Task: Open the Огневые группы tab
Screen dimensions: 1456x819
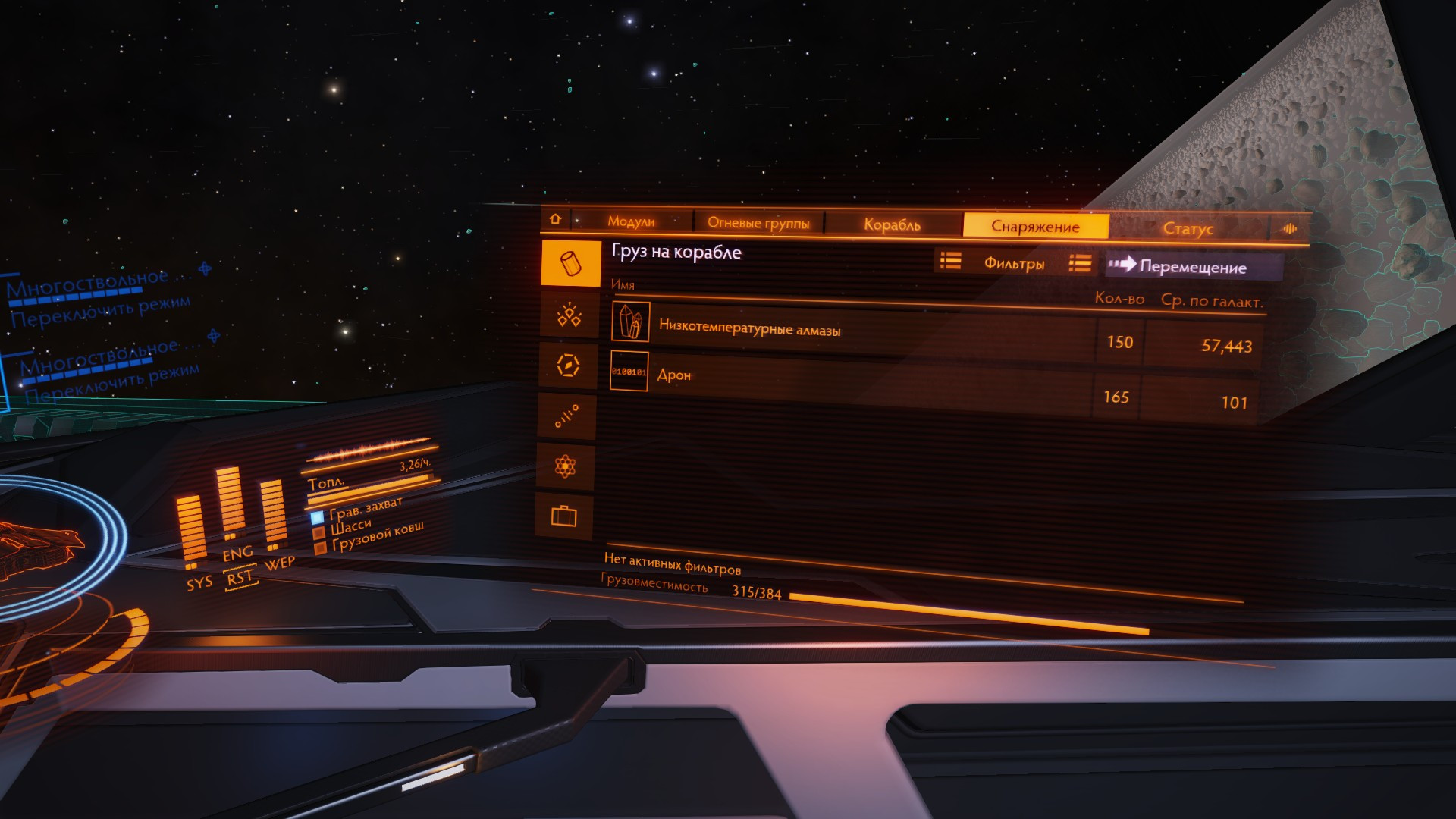Action: (x=758, y=223)
